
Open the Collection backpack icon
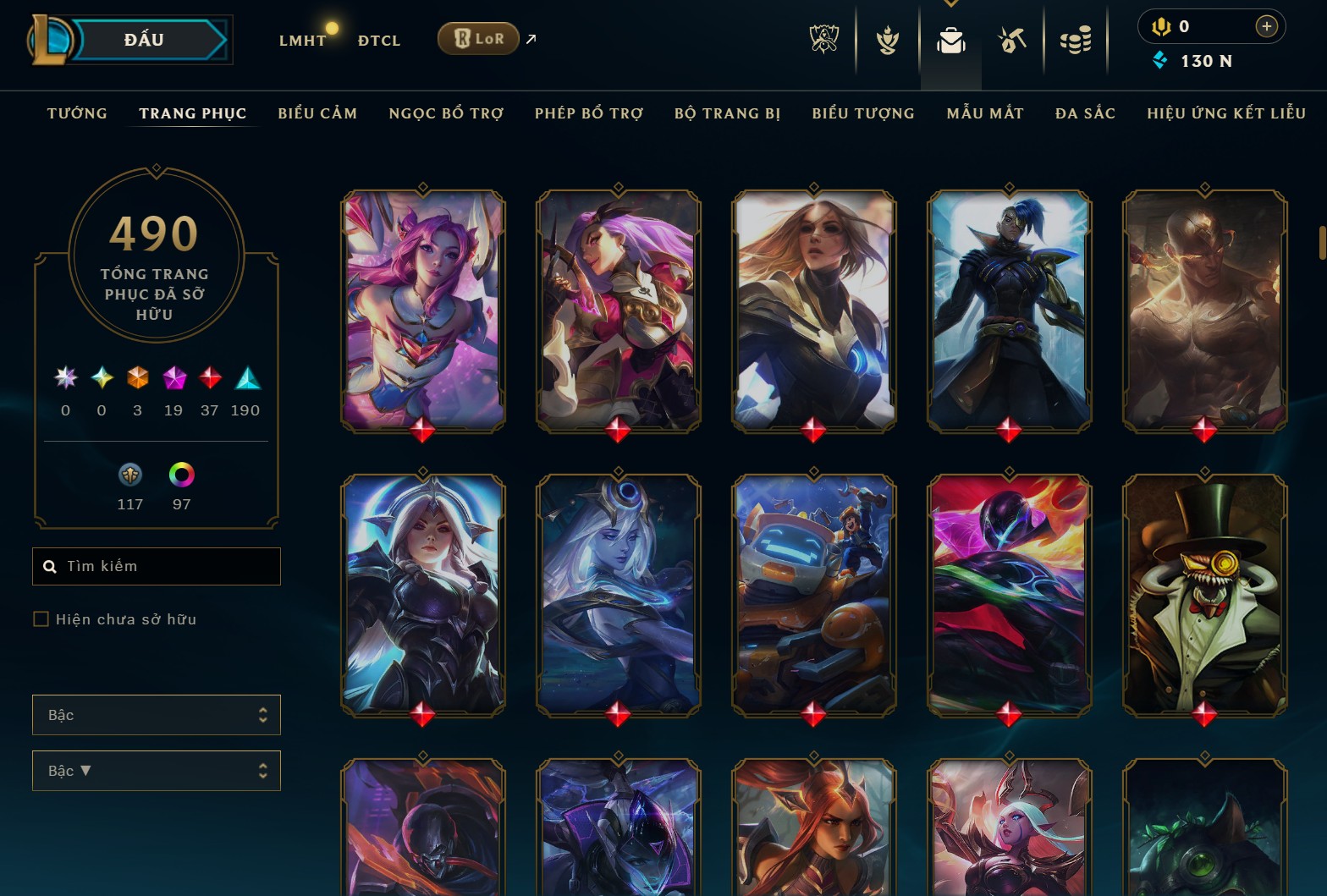click(950, 39)
